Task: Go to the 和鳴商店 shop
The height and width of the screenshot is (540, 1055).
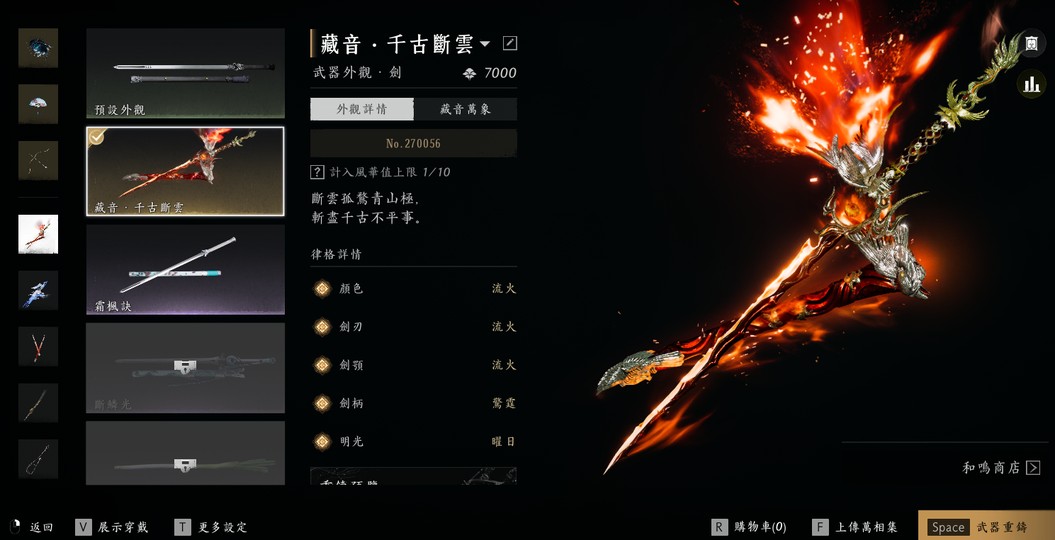Action: coord(1001,468)
